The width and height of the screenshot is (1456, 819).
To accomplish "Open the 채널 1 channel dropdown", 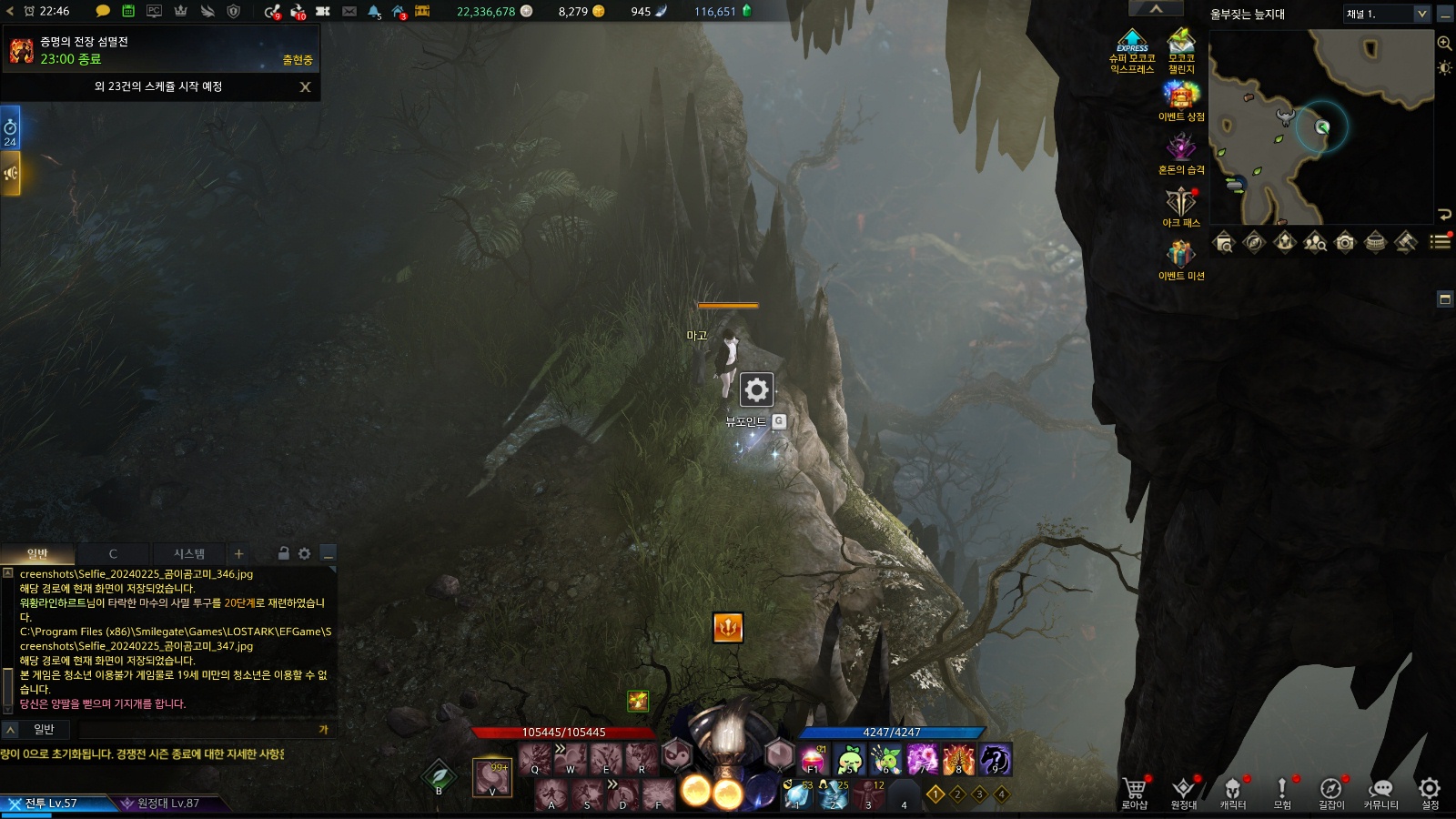I will click(1387, 14).
